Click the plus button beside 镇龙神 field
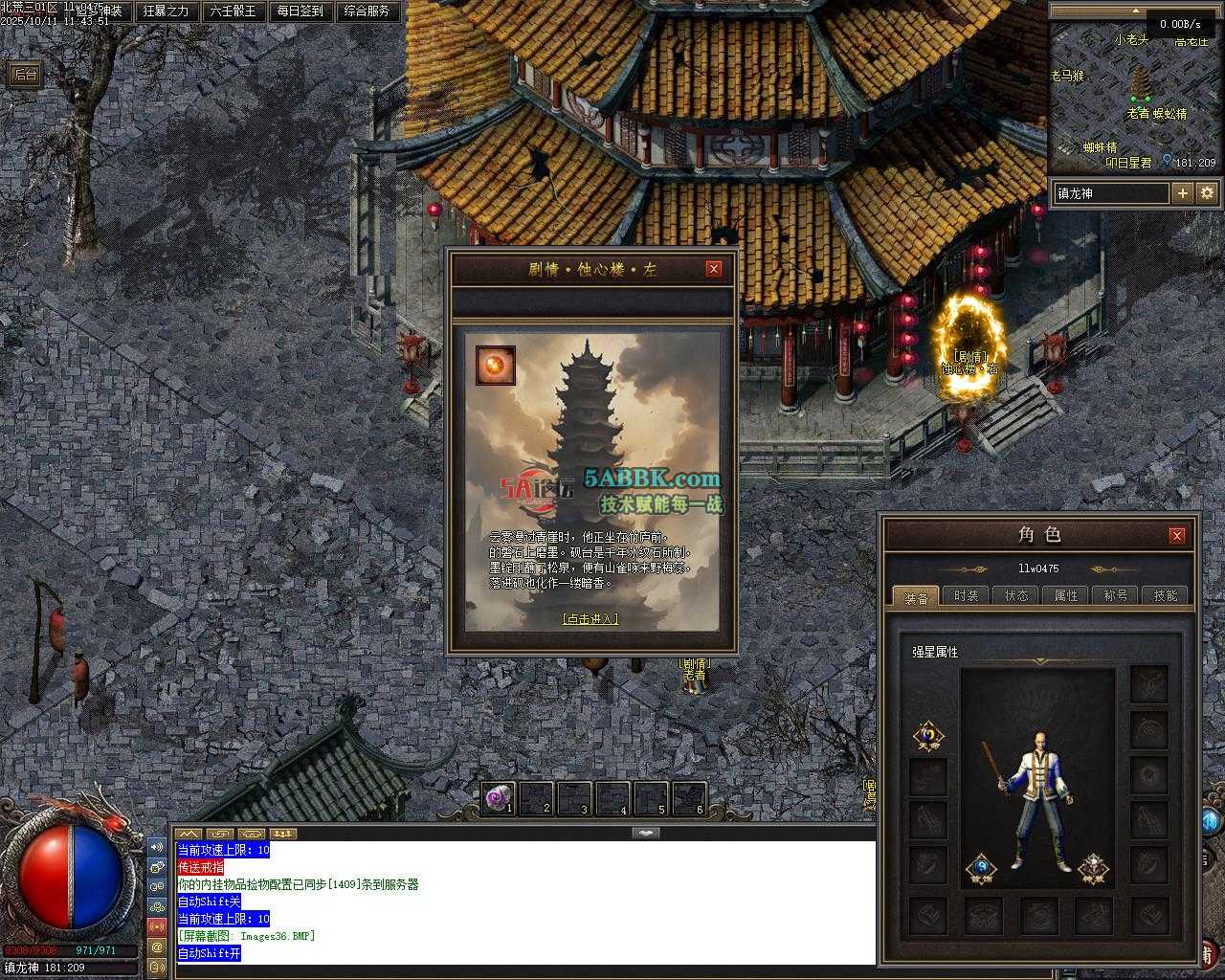 pyautogui.click(x=1183, y=193)
